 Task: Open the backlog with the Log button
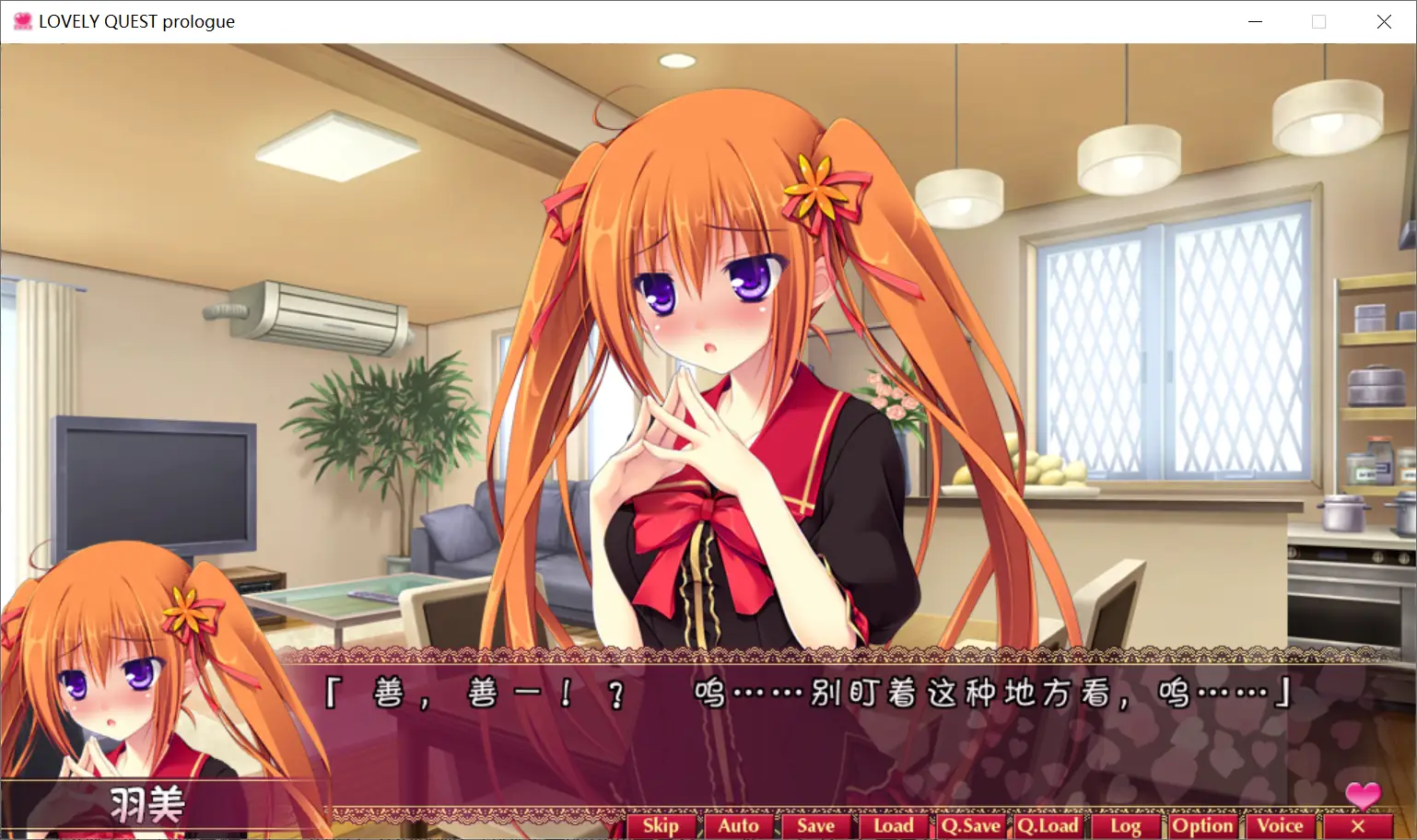tap(1127, 825)
